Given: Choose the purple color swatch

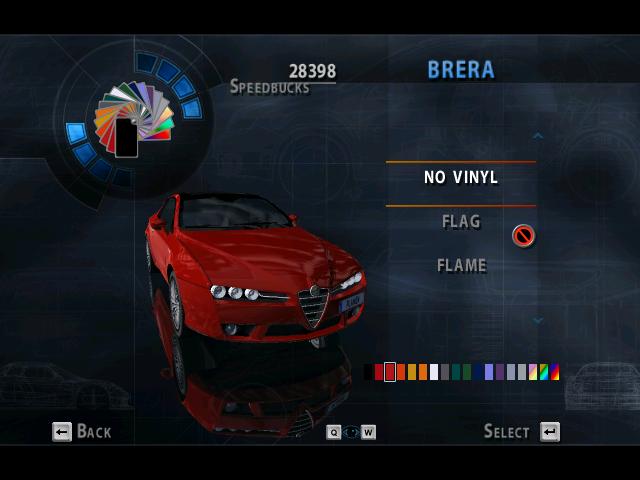Looking at the screenshot, I should click(500, 372).
